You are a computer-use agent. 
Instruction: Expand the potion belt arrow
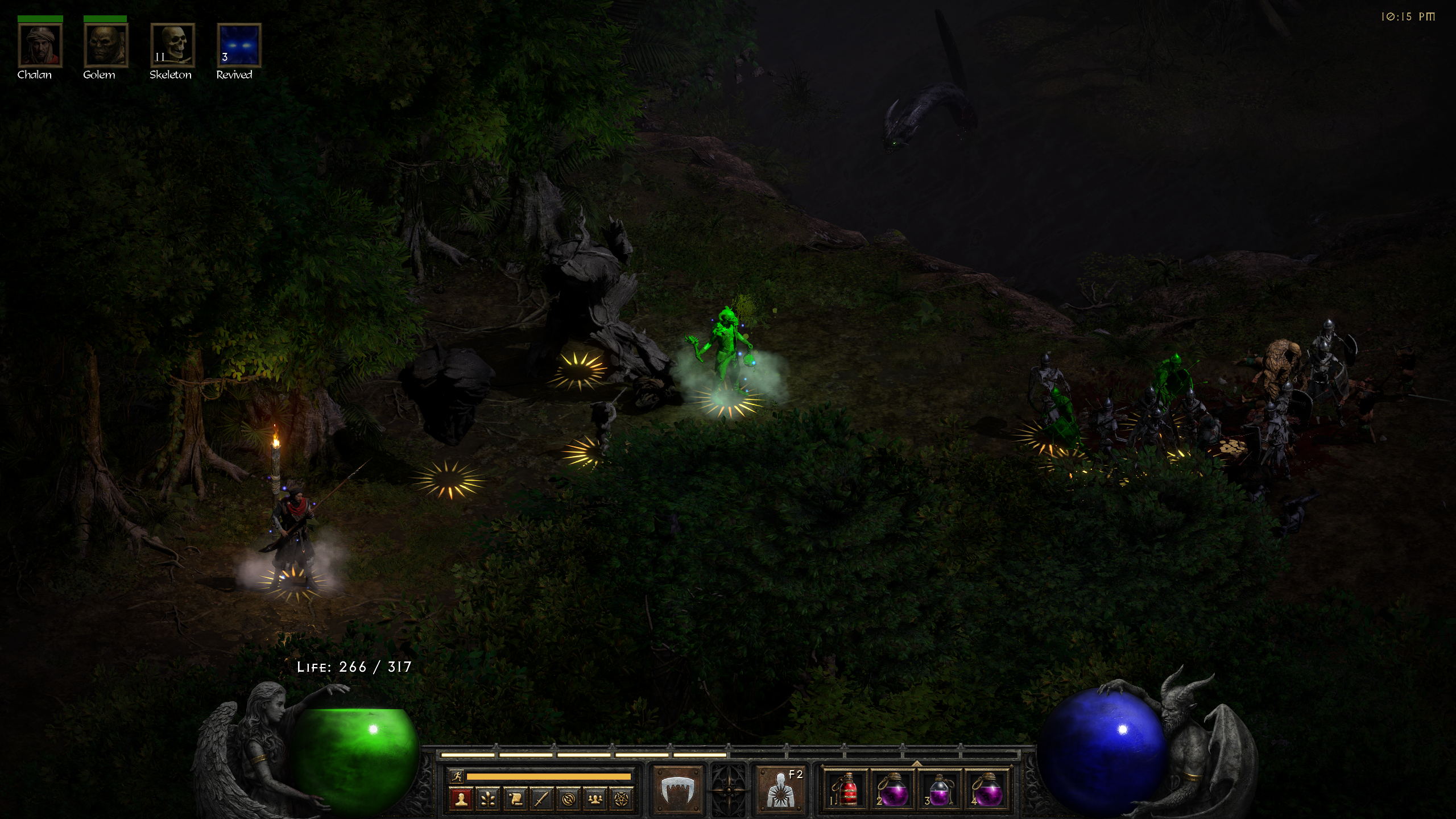(x=917, y=763)
